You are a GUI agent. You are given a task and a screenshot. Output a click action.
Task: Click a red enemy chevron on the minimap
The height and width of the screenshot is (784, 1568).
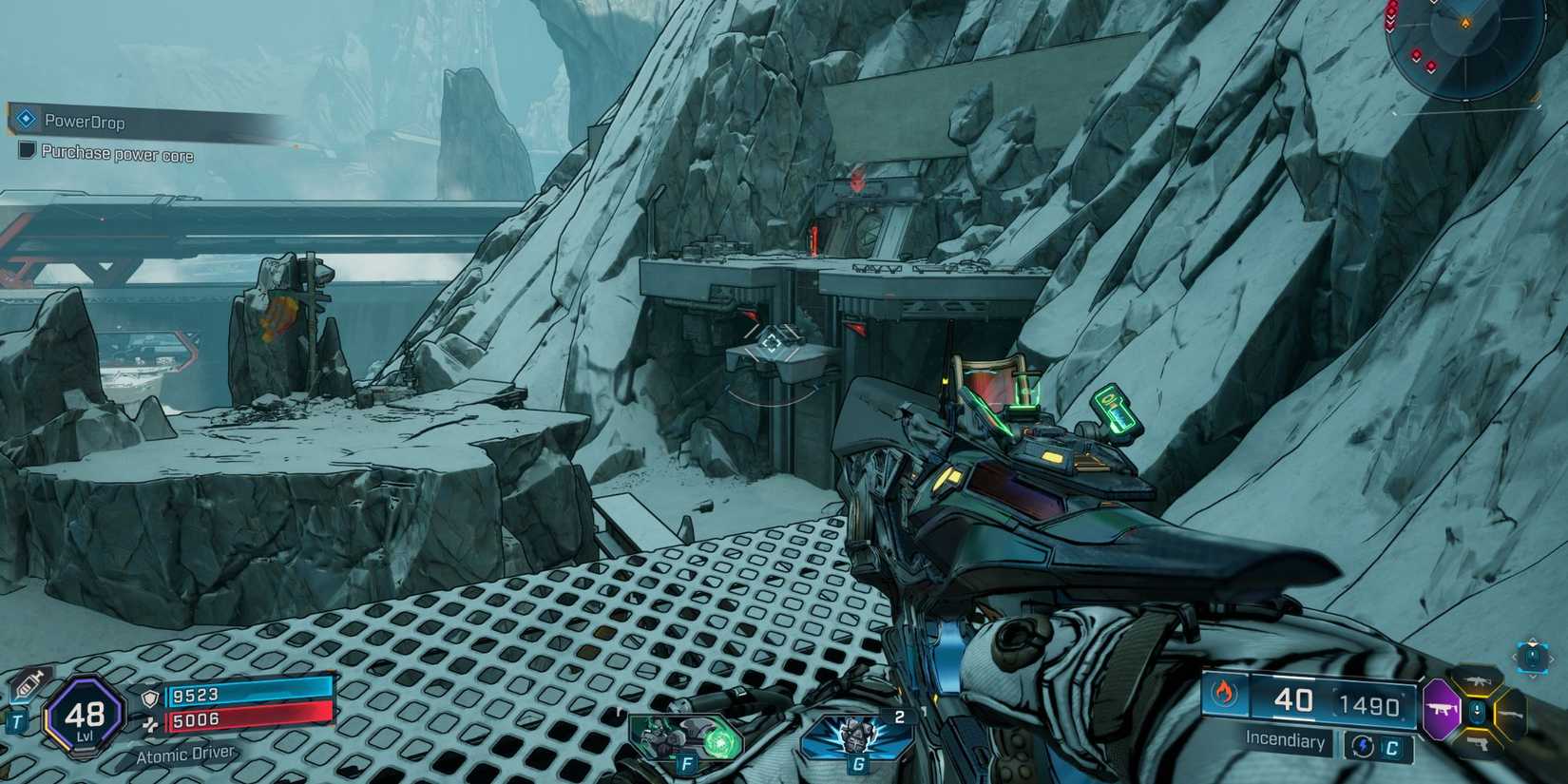[x=1417, y=54]
